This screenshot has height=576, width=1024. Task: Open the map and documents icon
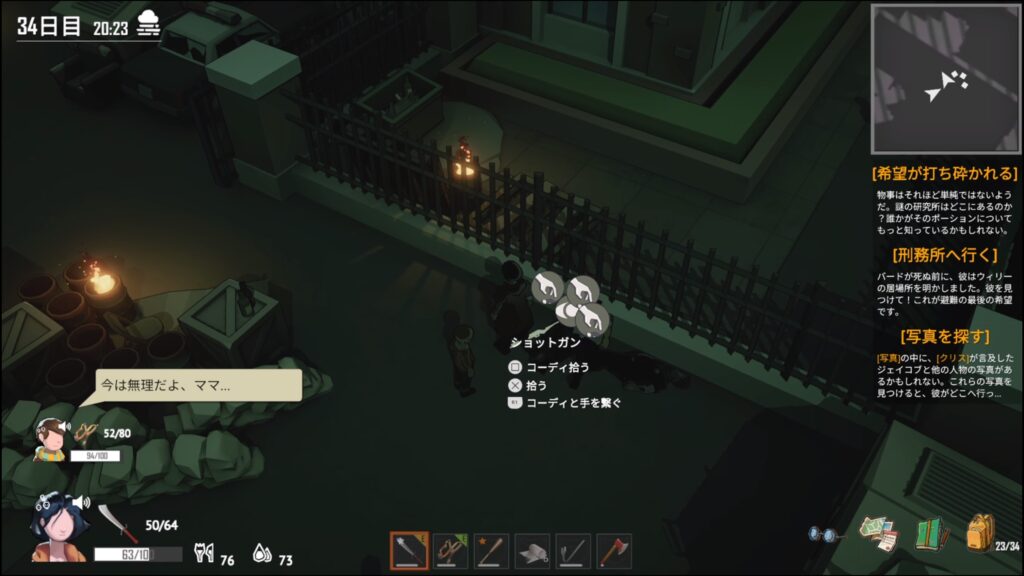point(879,533)
